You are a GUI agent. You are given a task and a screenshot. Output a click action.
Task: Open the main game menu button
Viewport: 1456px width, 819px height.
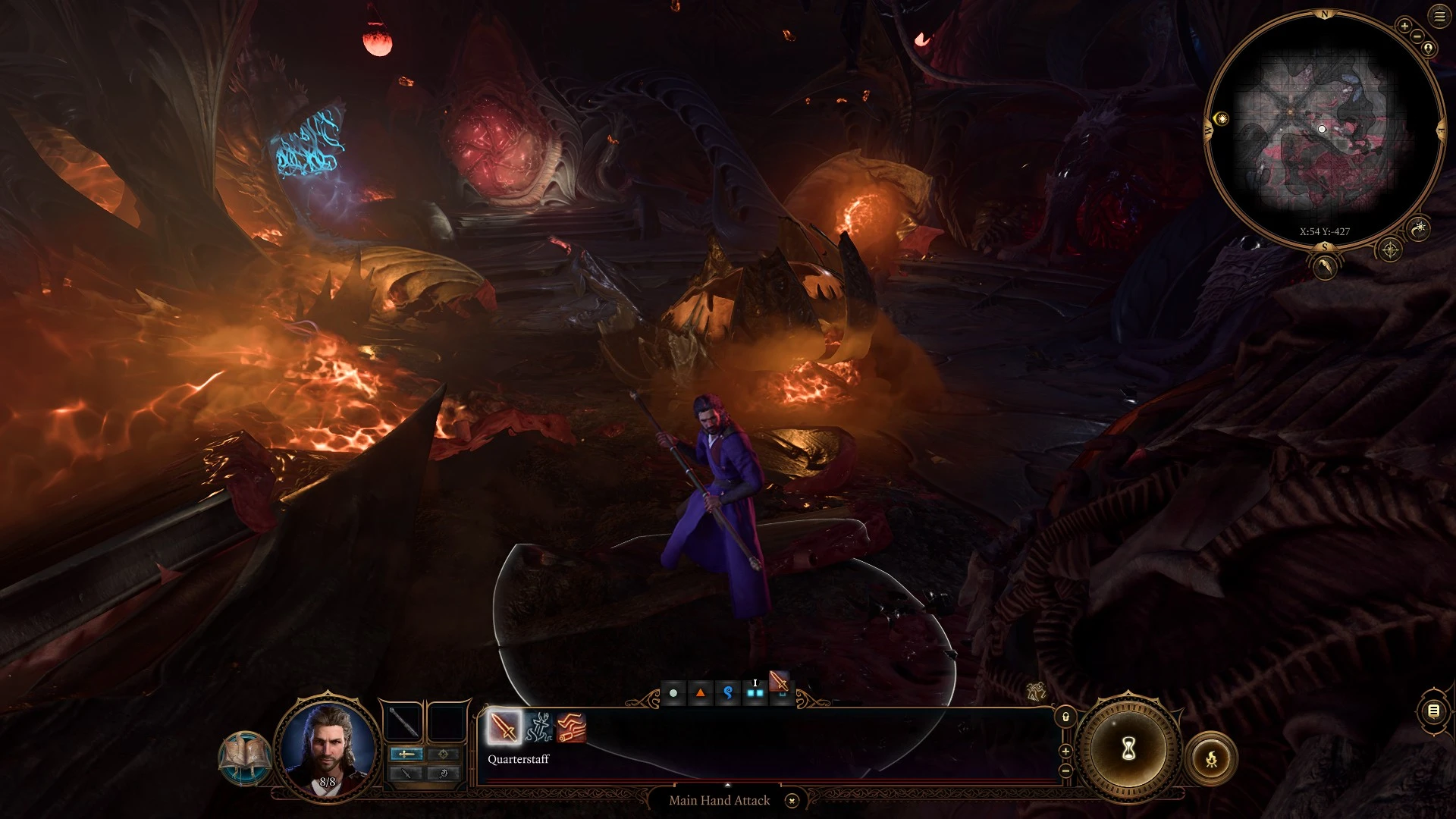click(1439, 17)
